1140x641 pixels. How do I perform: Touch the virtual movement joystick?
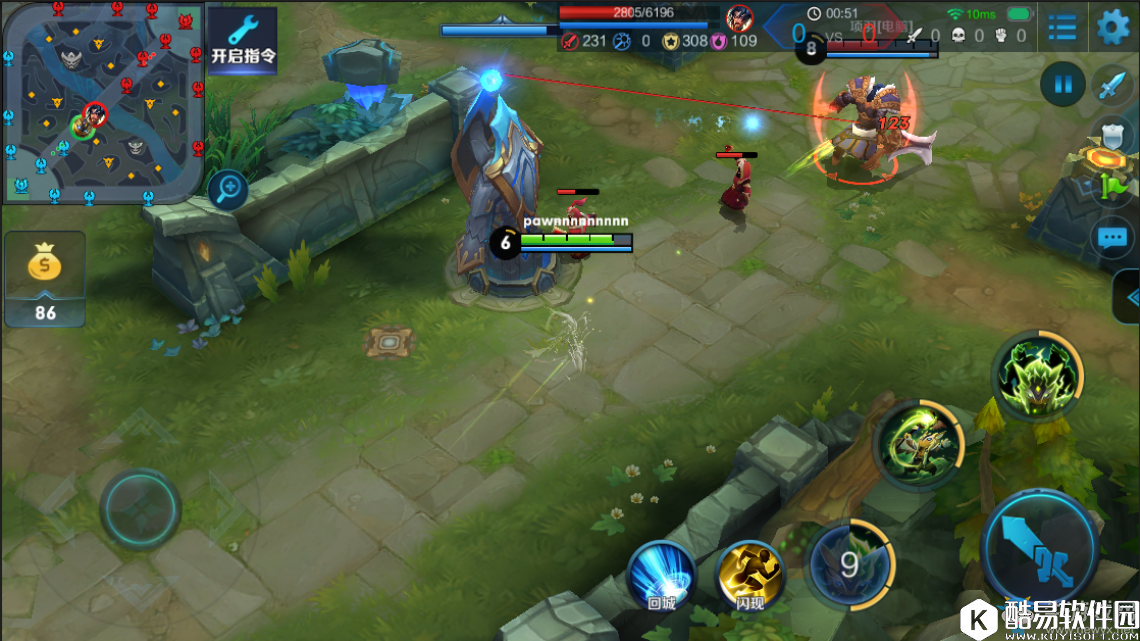[x=140, y=508]
